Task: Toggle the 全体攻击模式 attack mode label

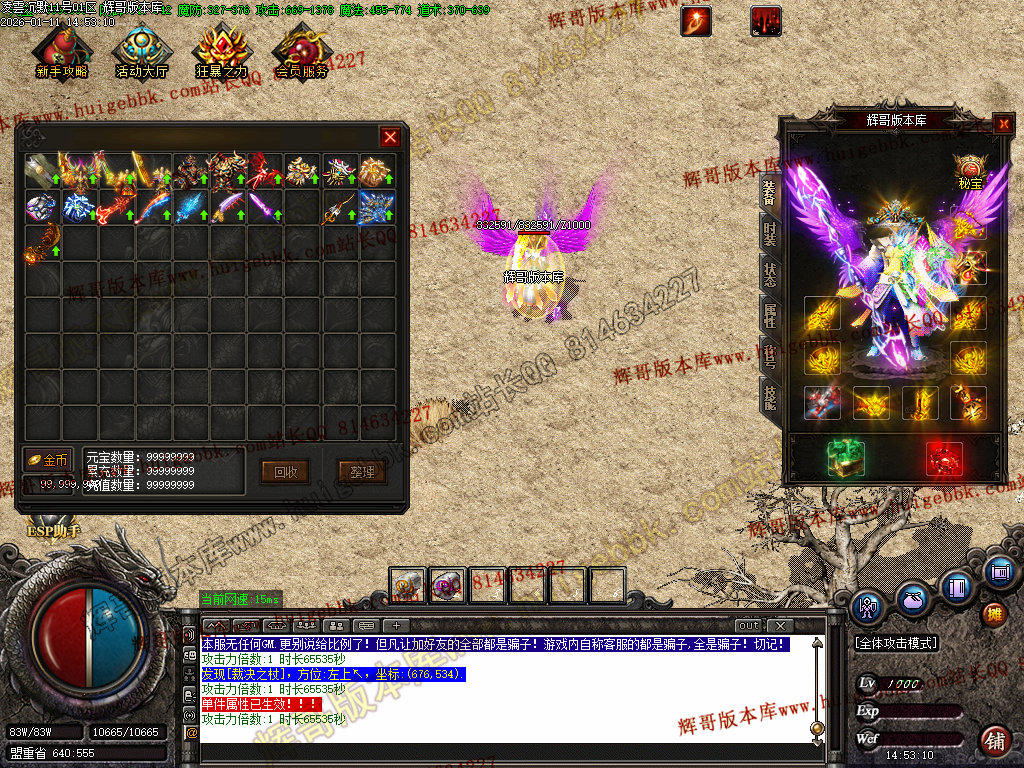Action: [896, 643]
